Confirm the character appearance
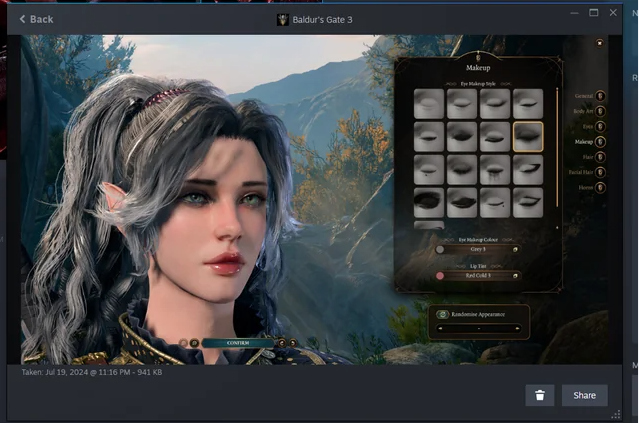This screenshot has width=639, height=423. pos(238,342)
